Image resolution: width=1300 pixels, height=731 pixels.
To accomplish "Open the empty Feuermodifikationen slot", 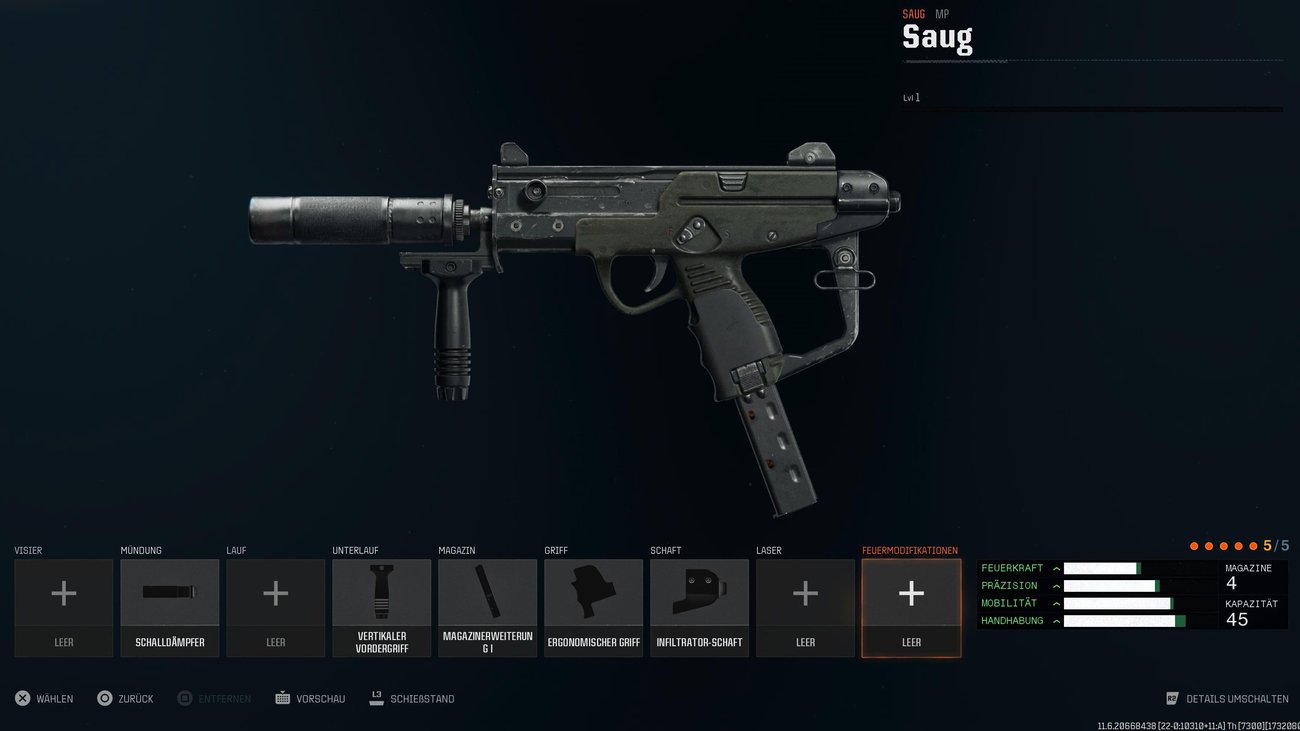I will point(911,593).
